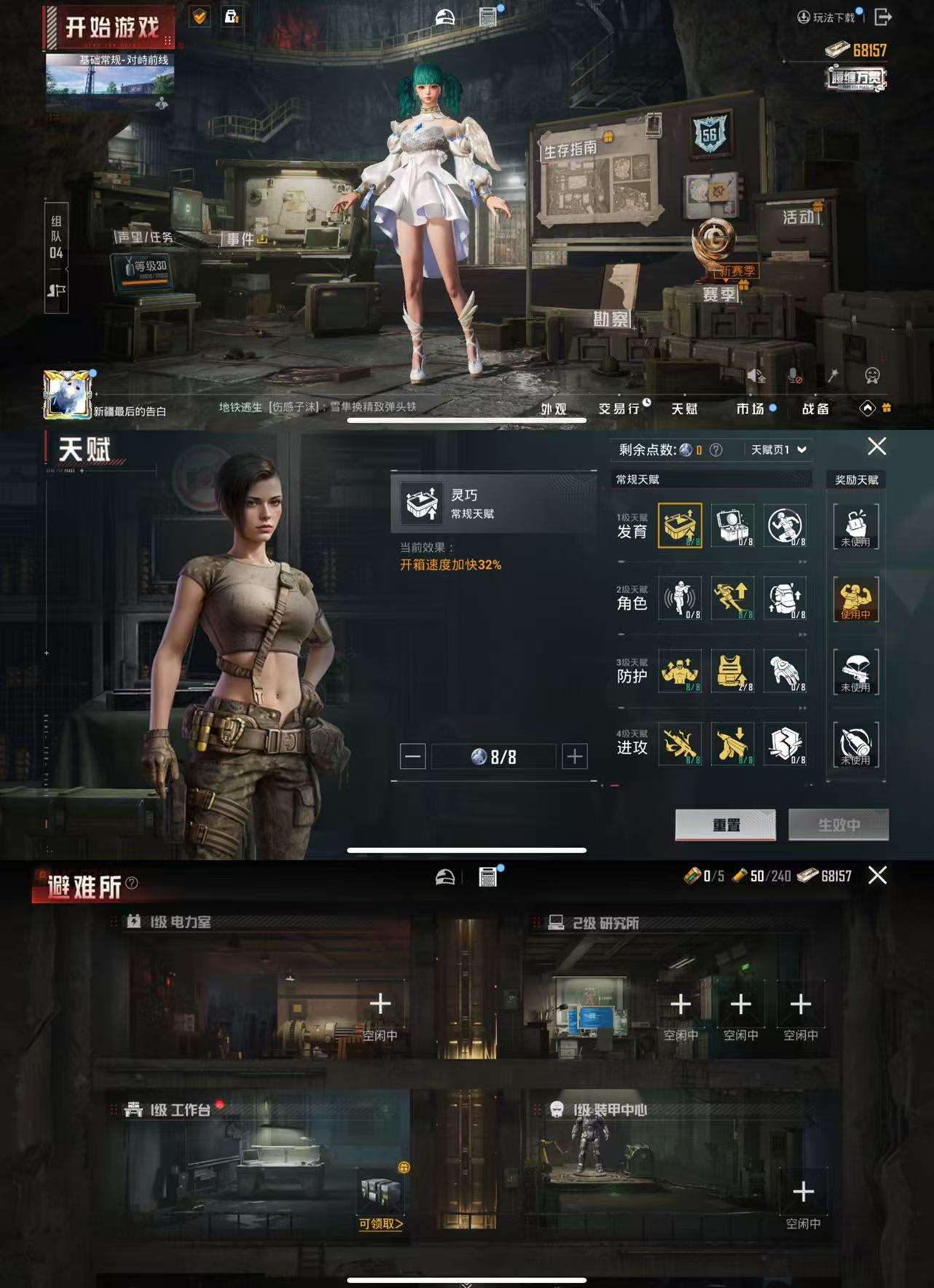Start the game with 开始游戏
Image resolution: width=934 pixels, height=1288 pixels.
coord(111,28)
